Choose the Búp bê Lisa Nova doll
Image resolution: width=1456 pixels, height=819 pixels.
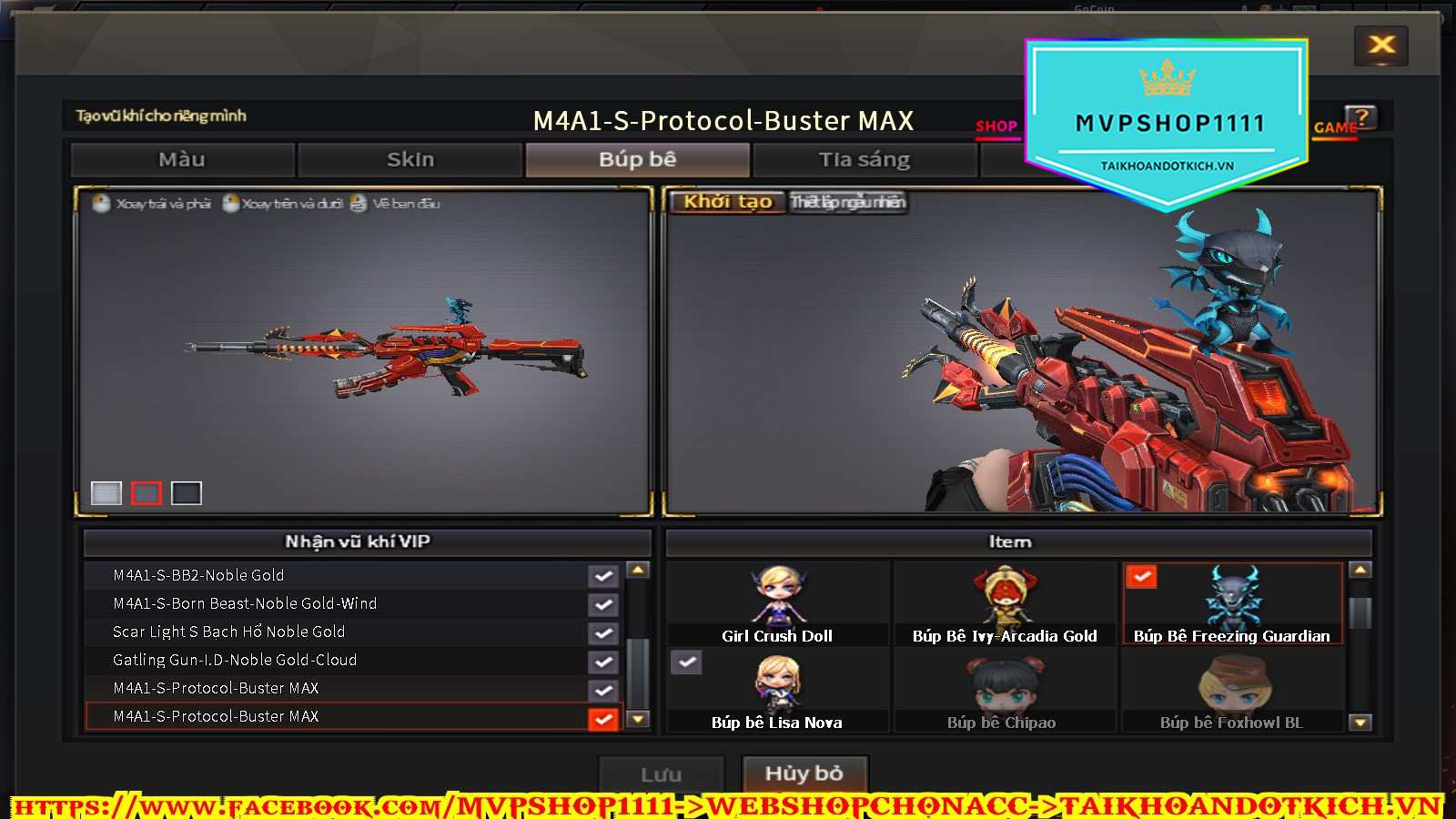777,690
